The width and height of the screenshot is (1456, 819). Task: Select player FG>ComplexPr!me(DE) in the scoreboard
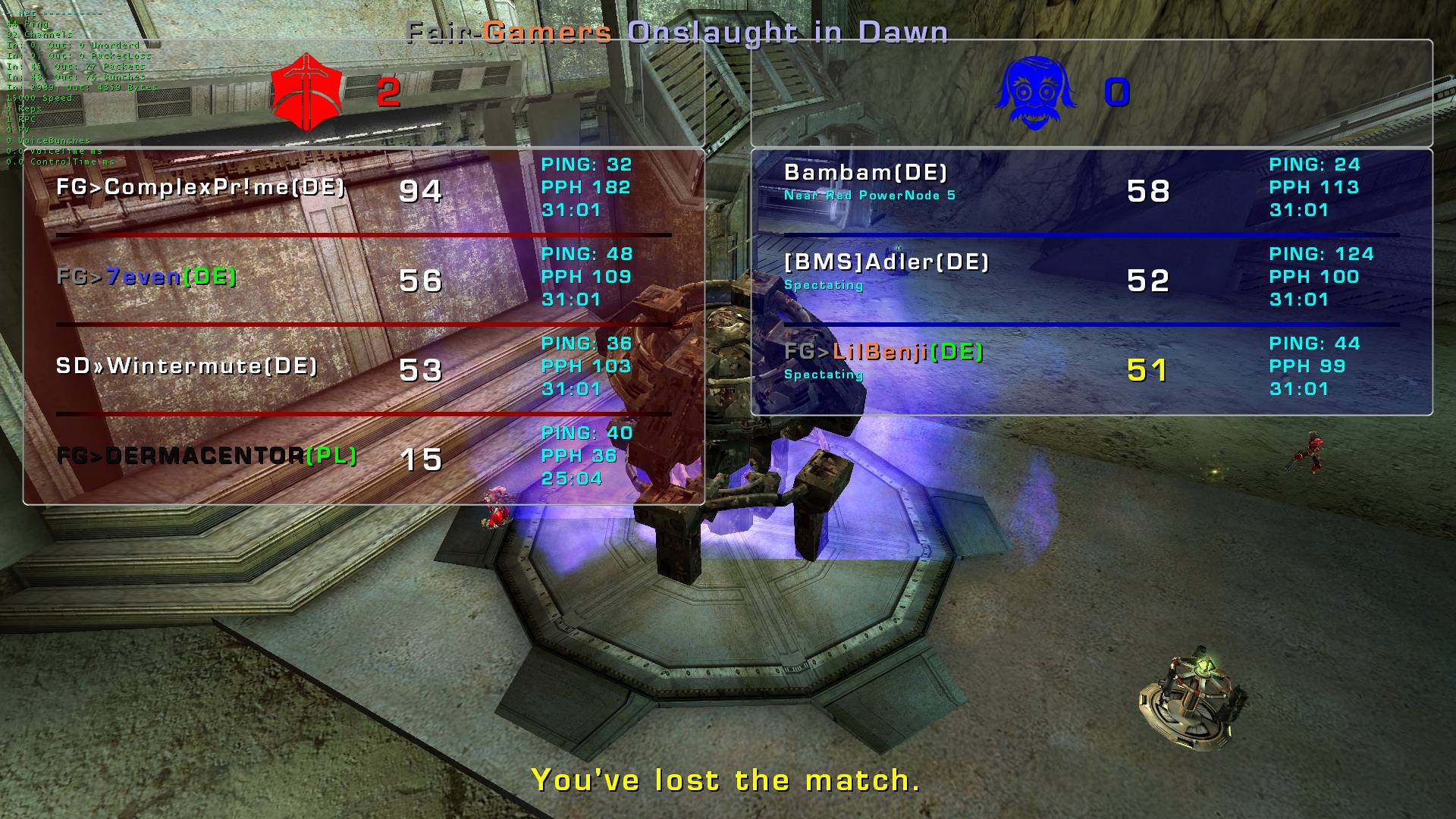coord(201,187)
